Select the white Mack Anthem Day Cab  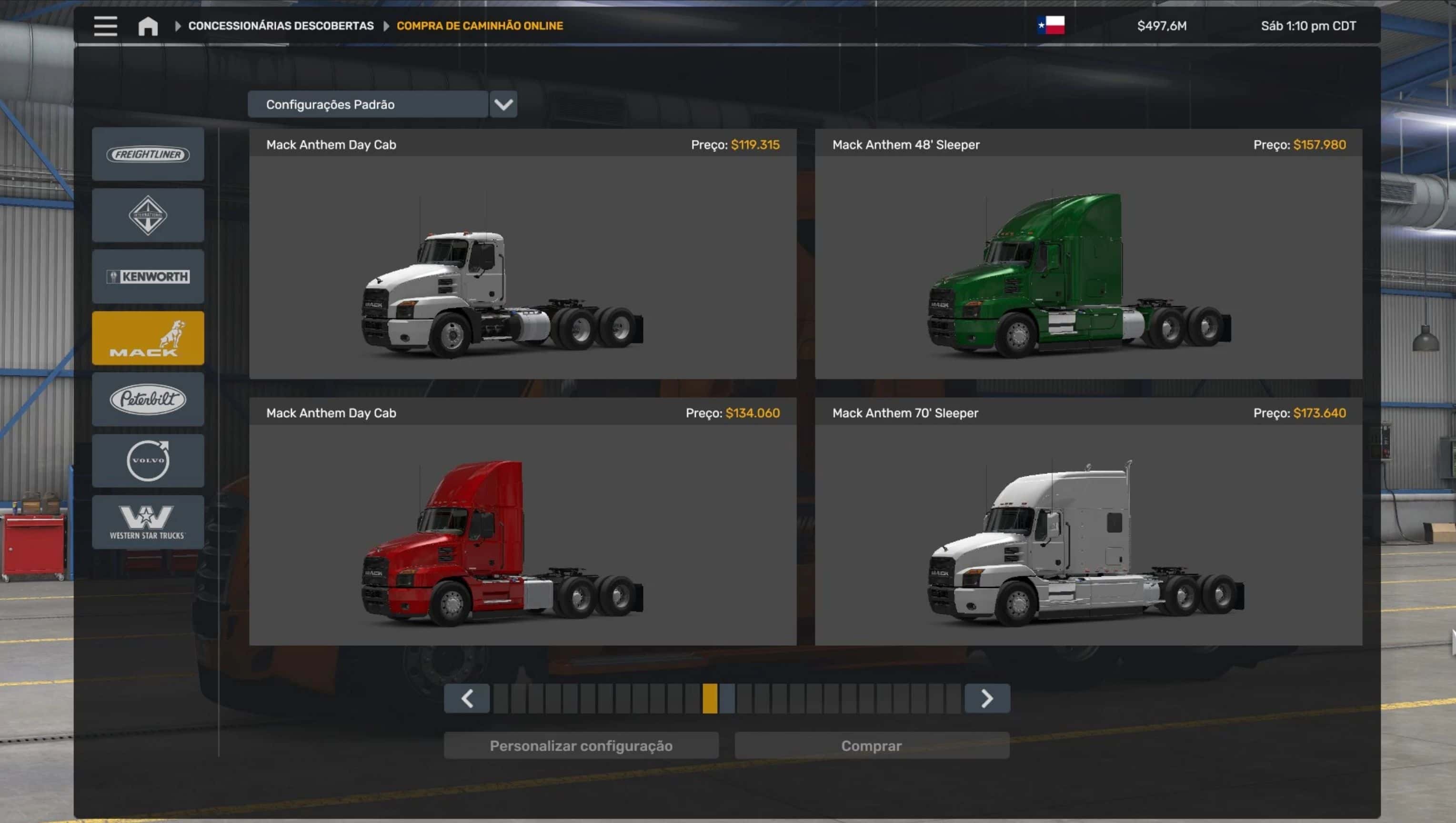tap(522, 267)
